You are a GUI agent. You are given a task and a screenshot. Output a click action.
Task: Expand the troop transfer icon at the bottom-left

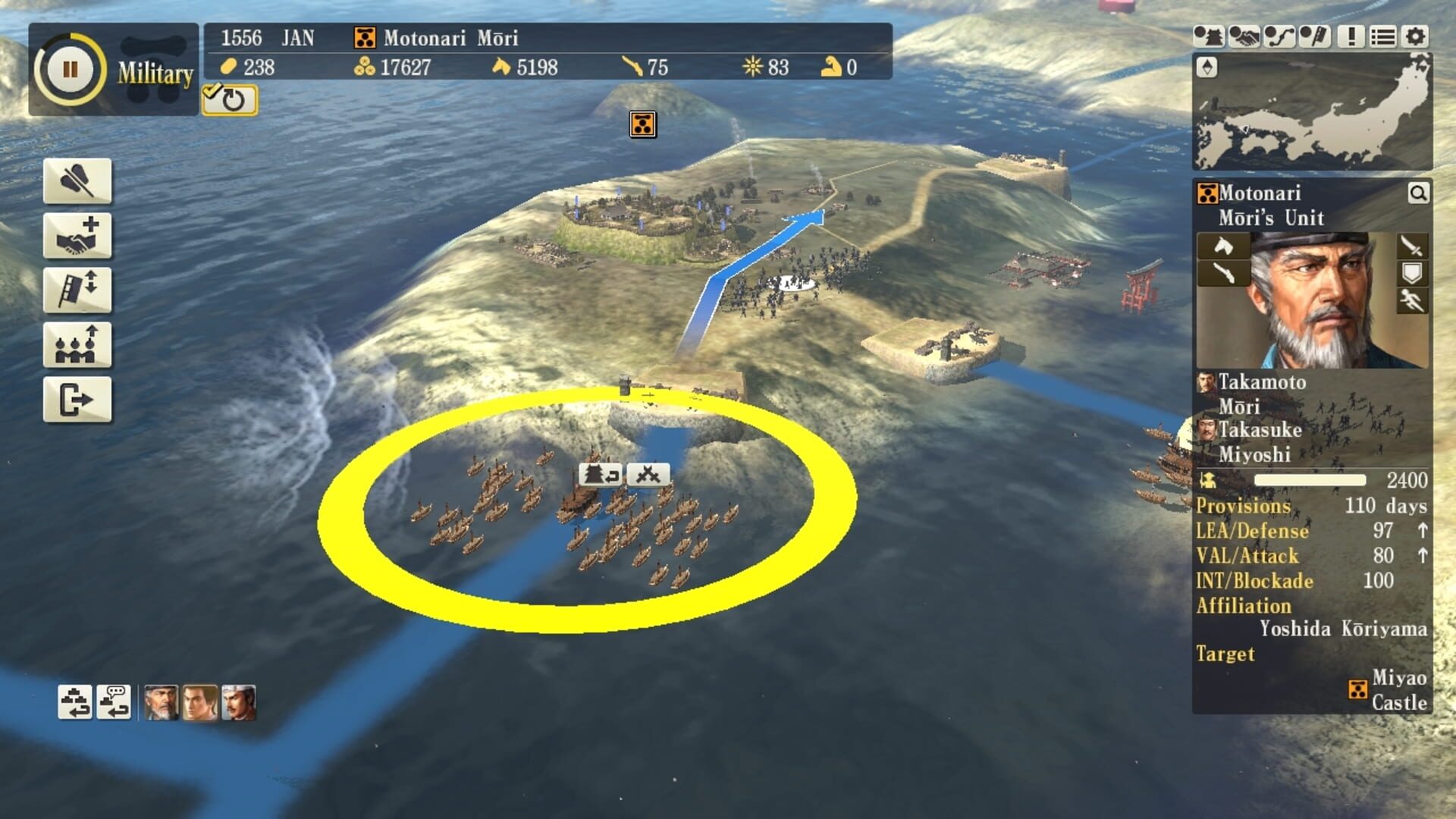tap(75, 703)
